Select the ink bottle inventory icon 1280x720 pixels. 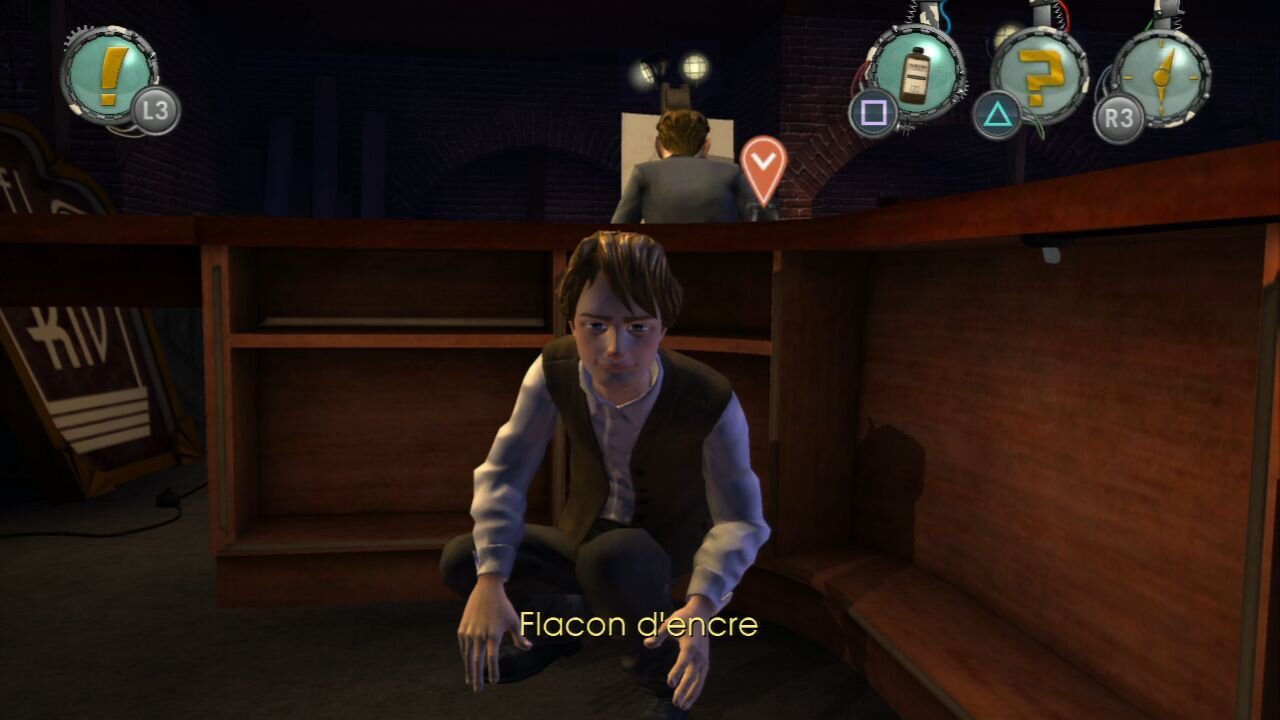pyautogui.click(x=915, y=73)
